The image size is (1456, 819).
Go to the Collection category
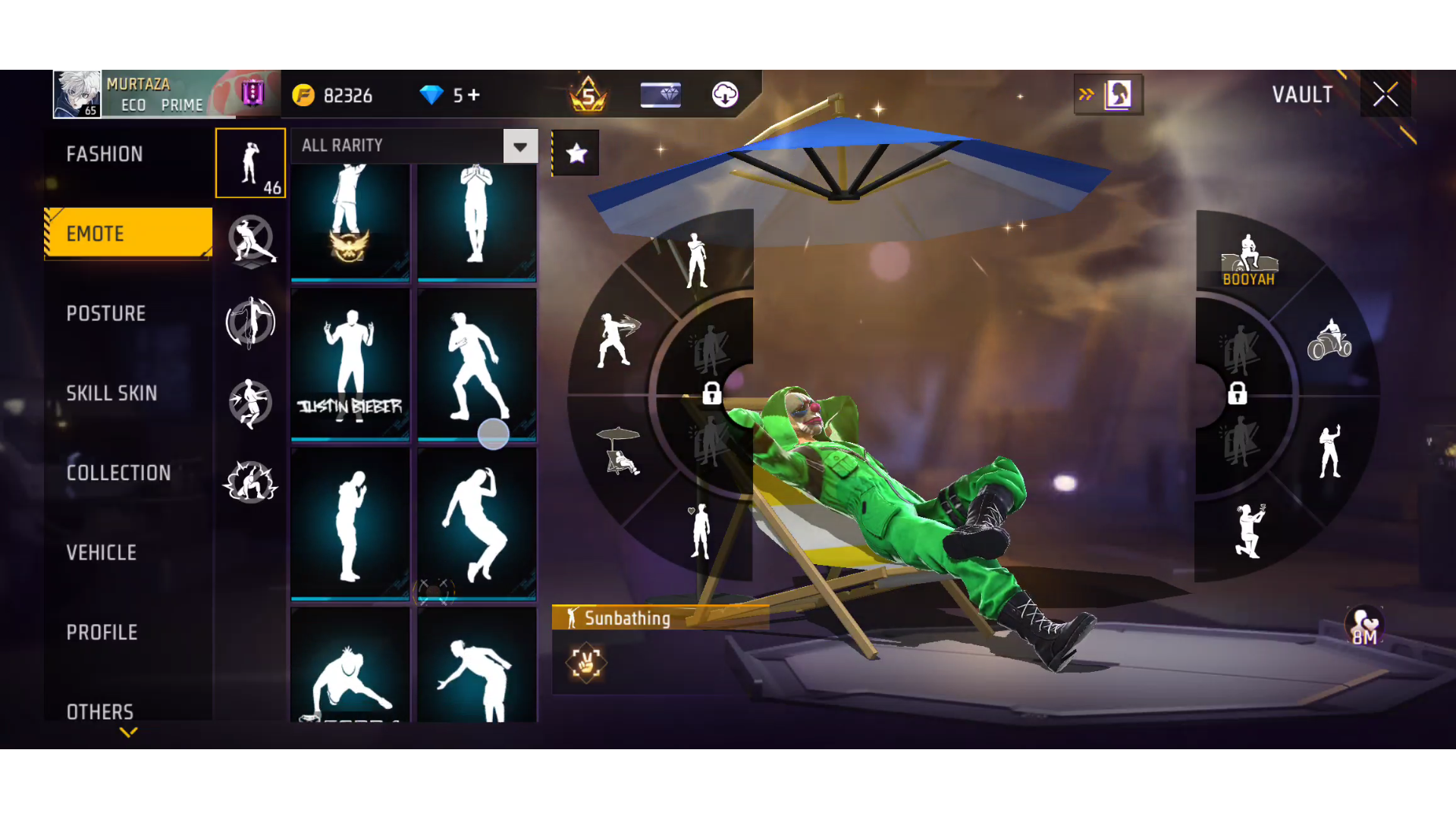point(118,472)
